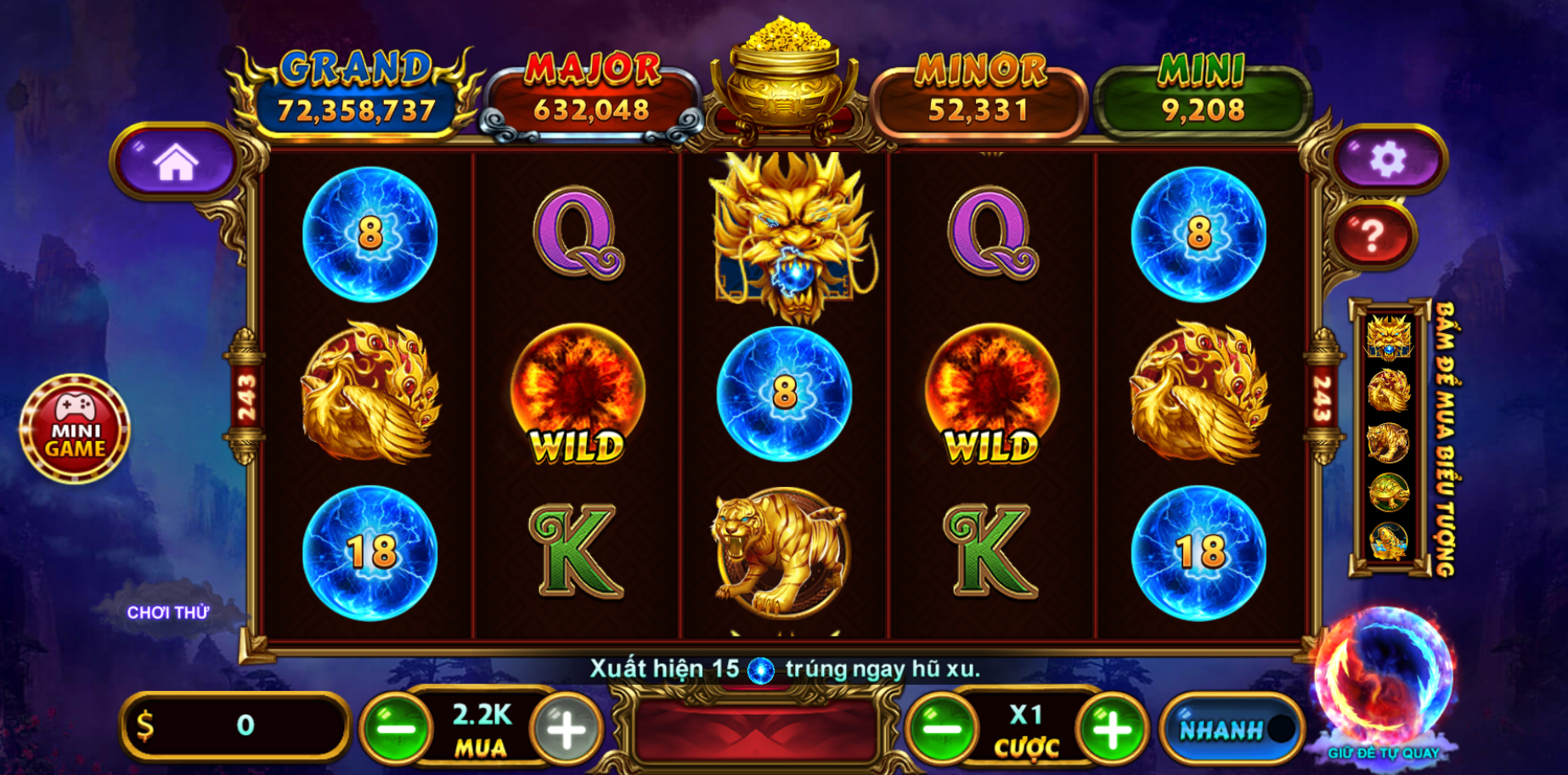Viewport: 1568px width, 775px height.
Task: Show the help question mark page
Action: pyautogui.click(x=1373, y=235)
